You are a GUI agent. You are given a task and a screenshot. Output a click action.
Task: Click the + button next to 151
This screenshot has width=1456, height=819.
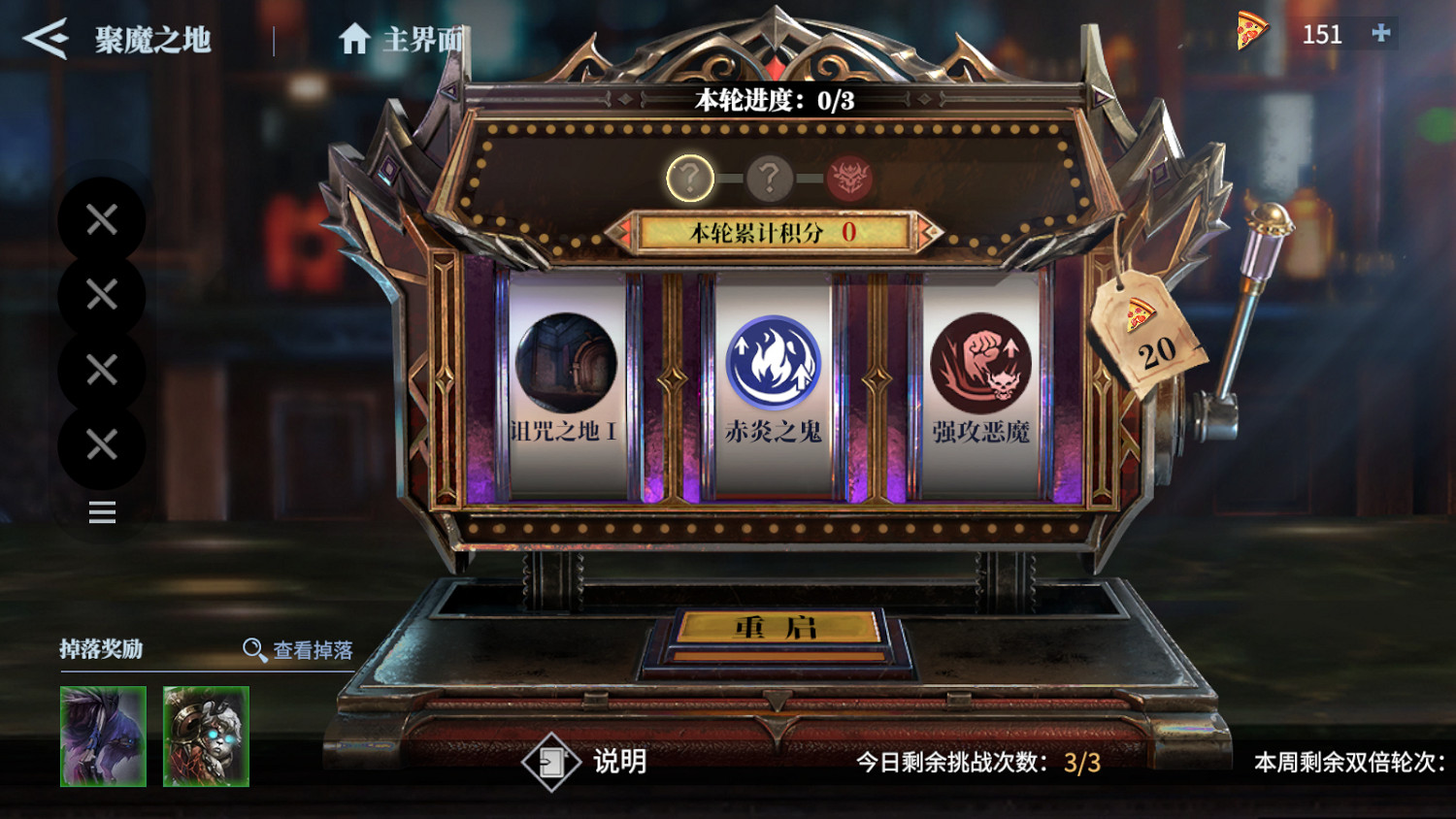(1382, 34)
